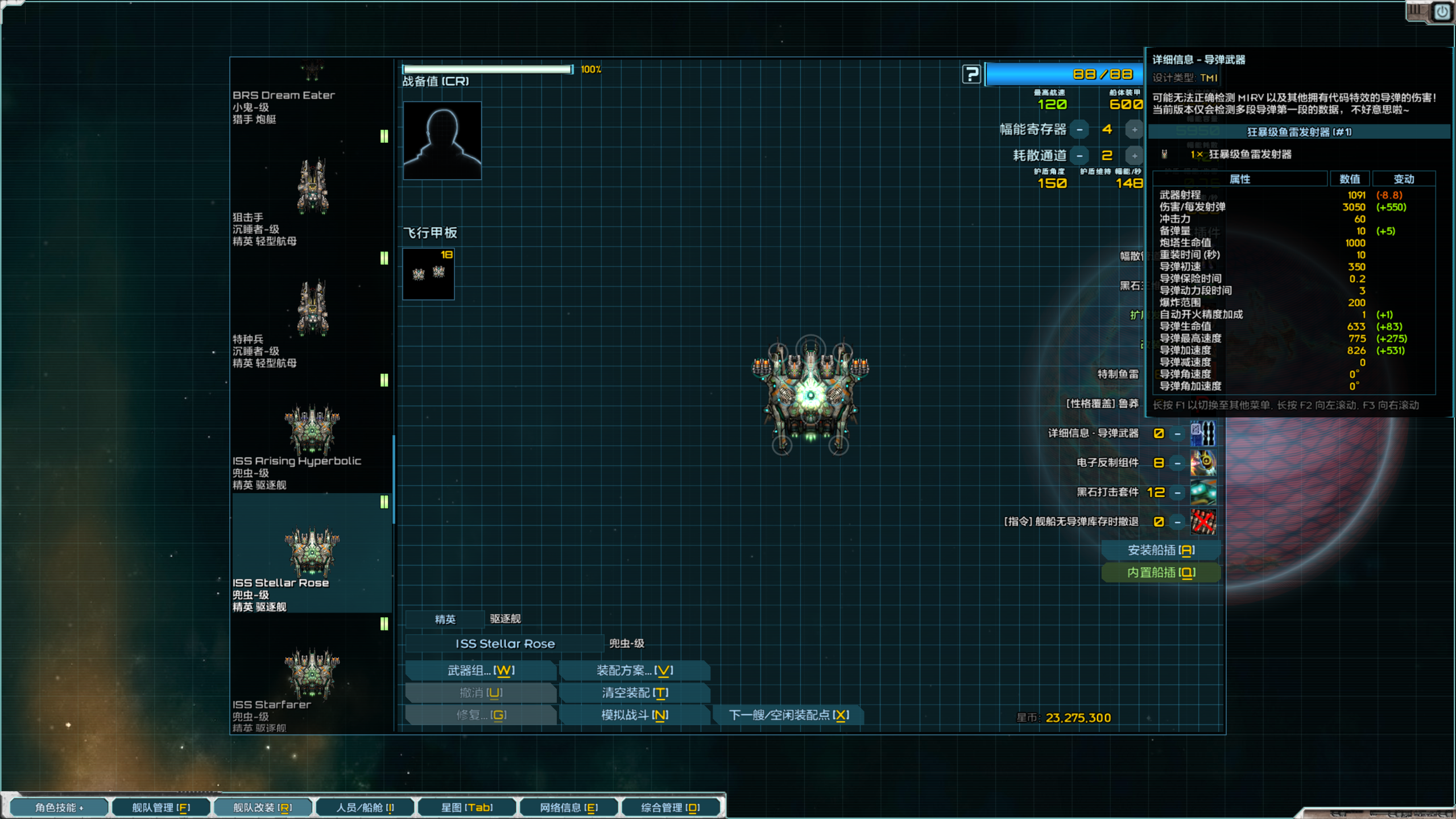Select the fighter wing in 飞行甲板 slot
Screen dimensions: 1456x819
pos(428,274)
